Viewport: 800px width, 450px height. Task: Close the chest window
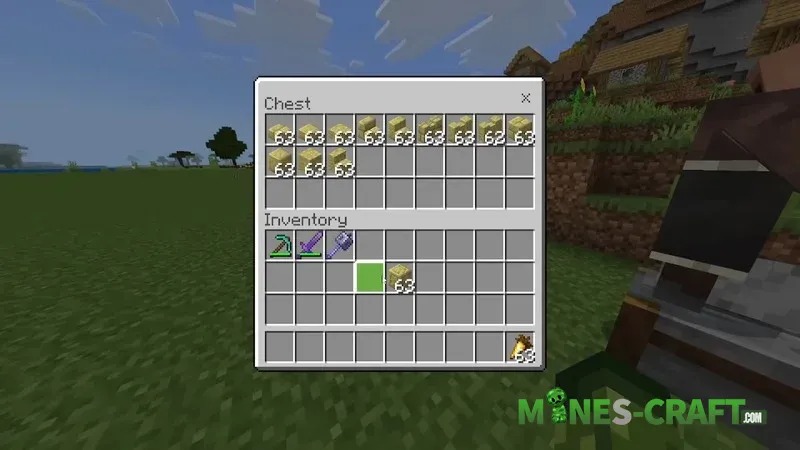point(526,98)
